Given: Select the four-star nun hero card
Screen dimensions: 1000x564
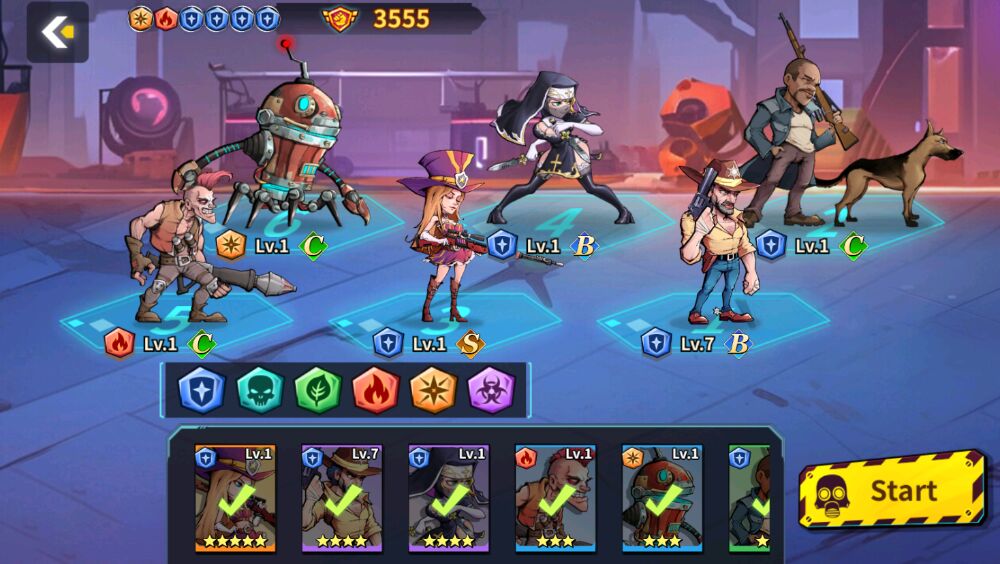Looking at the screenshot, I should 449,498.
